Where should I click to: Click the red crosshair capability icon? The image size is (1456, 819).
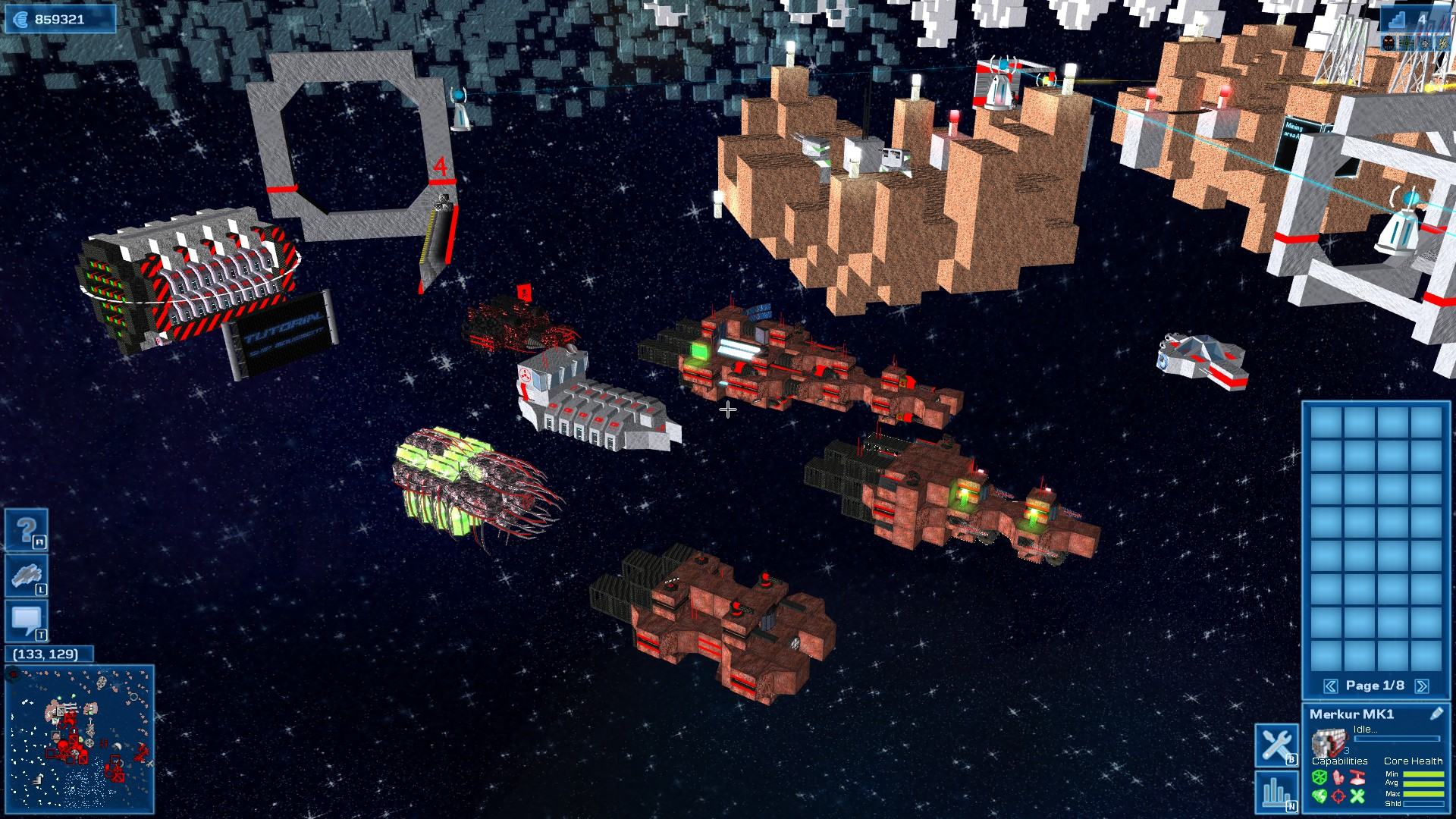pos(1338,795)
